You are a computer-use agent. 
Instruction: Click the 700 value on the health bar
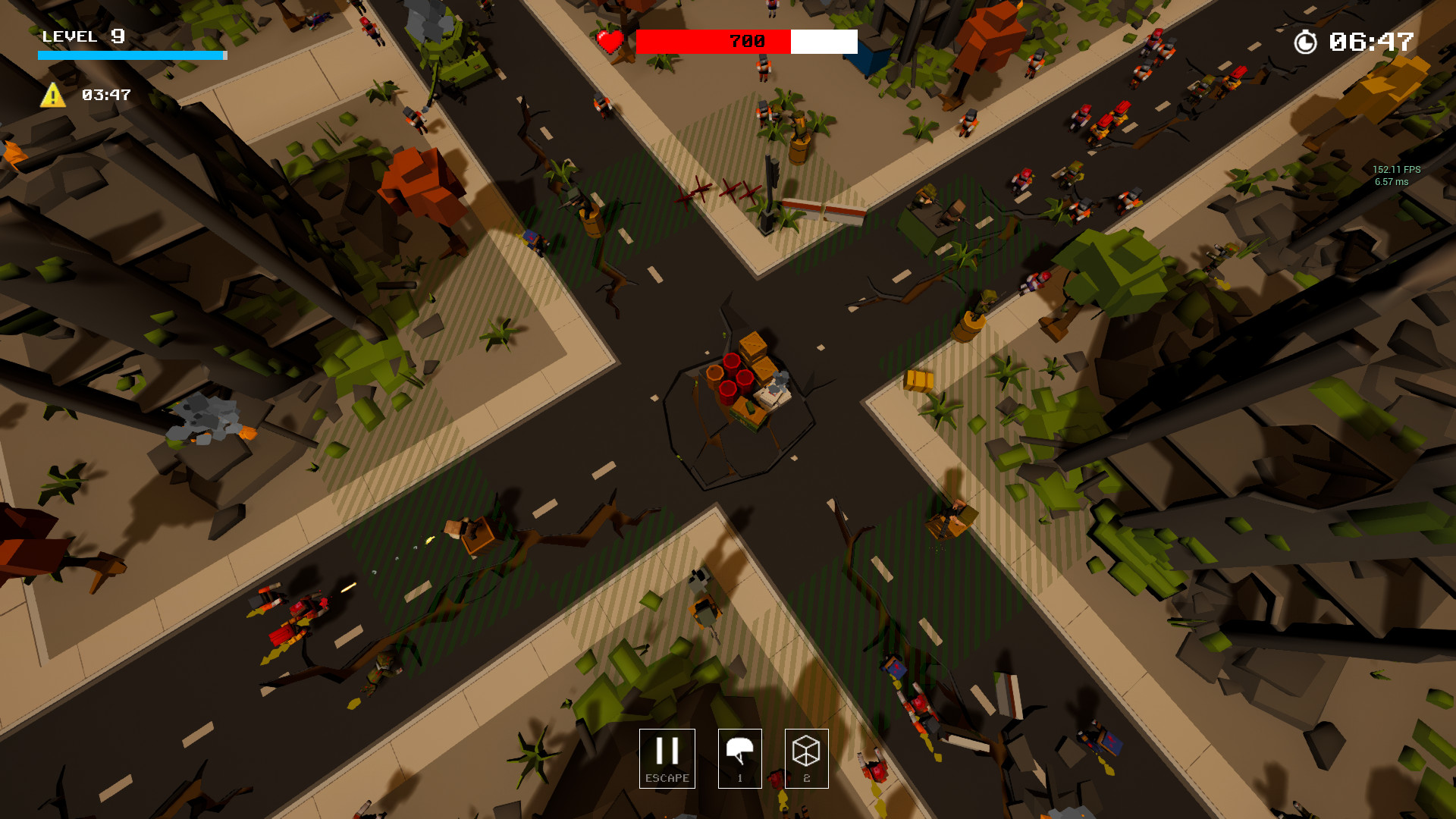(x=745, y=40)
